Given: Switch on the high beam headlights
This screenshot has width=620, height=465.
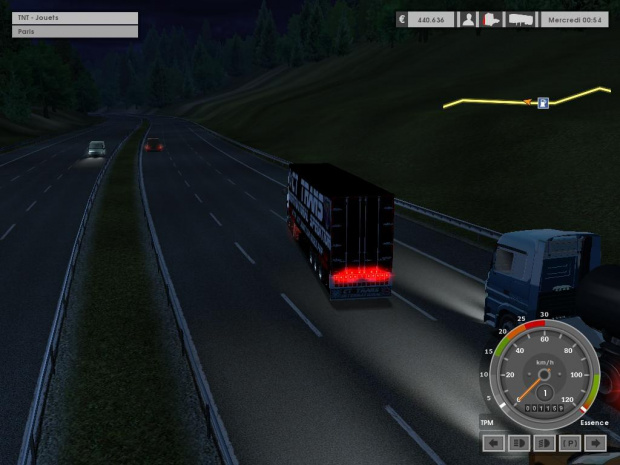Looking at the screenshot, I should [x=519, y=442].
